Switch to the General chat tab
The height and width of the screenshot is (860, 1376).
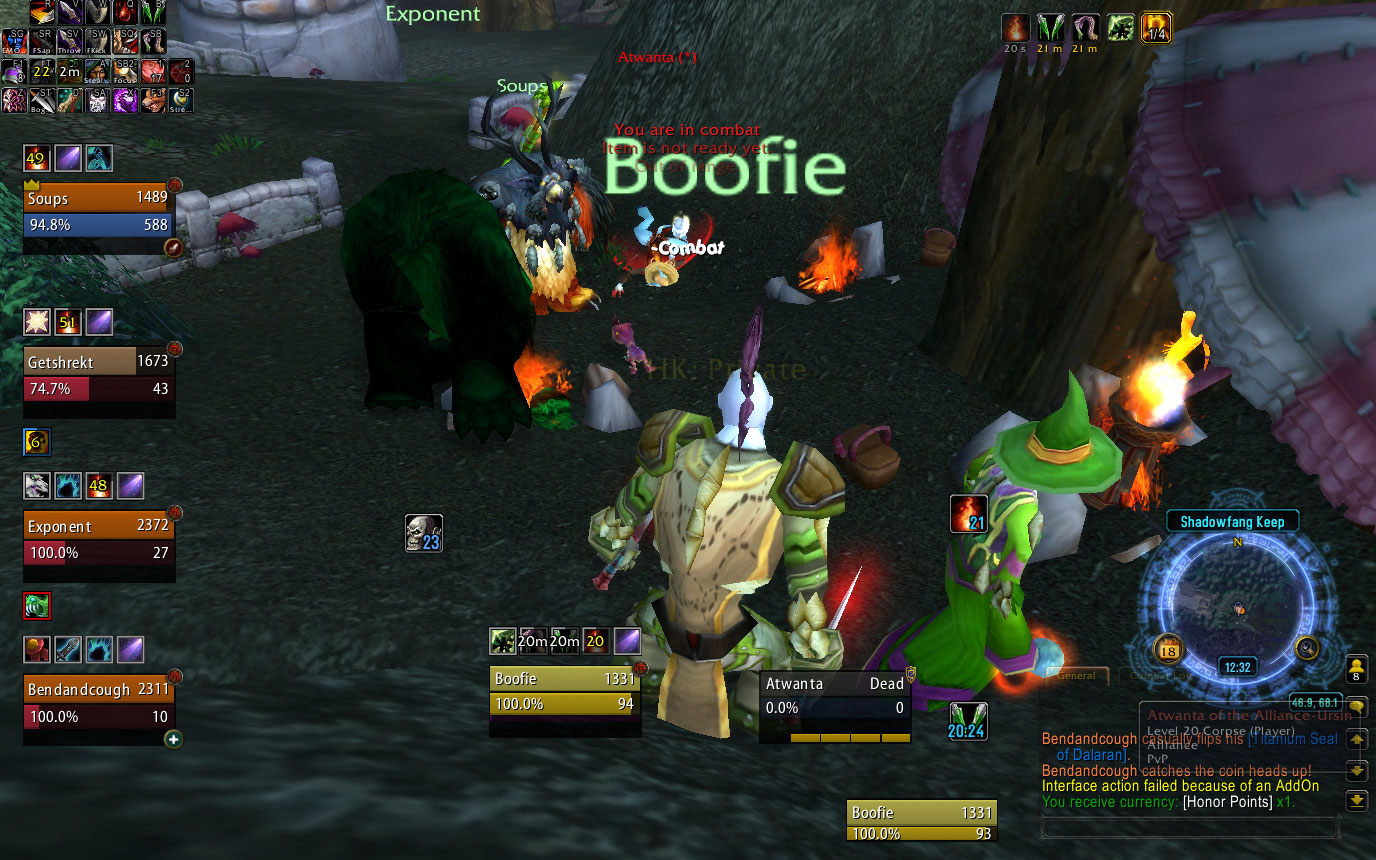point(1076,676)
